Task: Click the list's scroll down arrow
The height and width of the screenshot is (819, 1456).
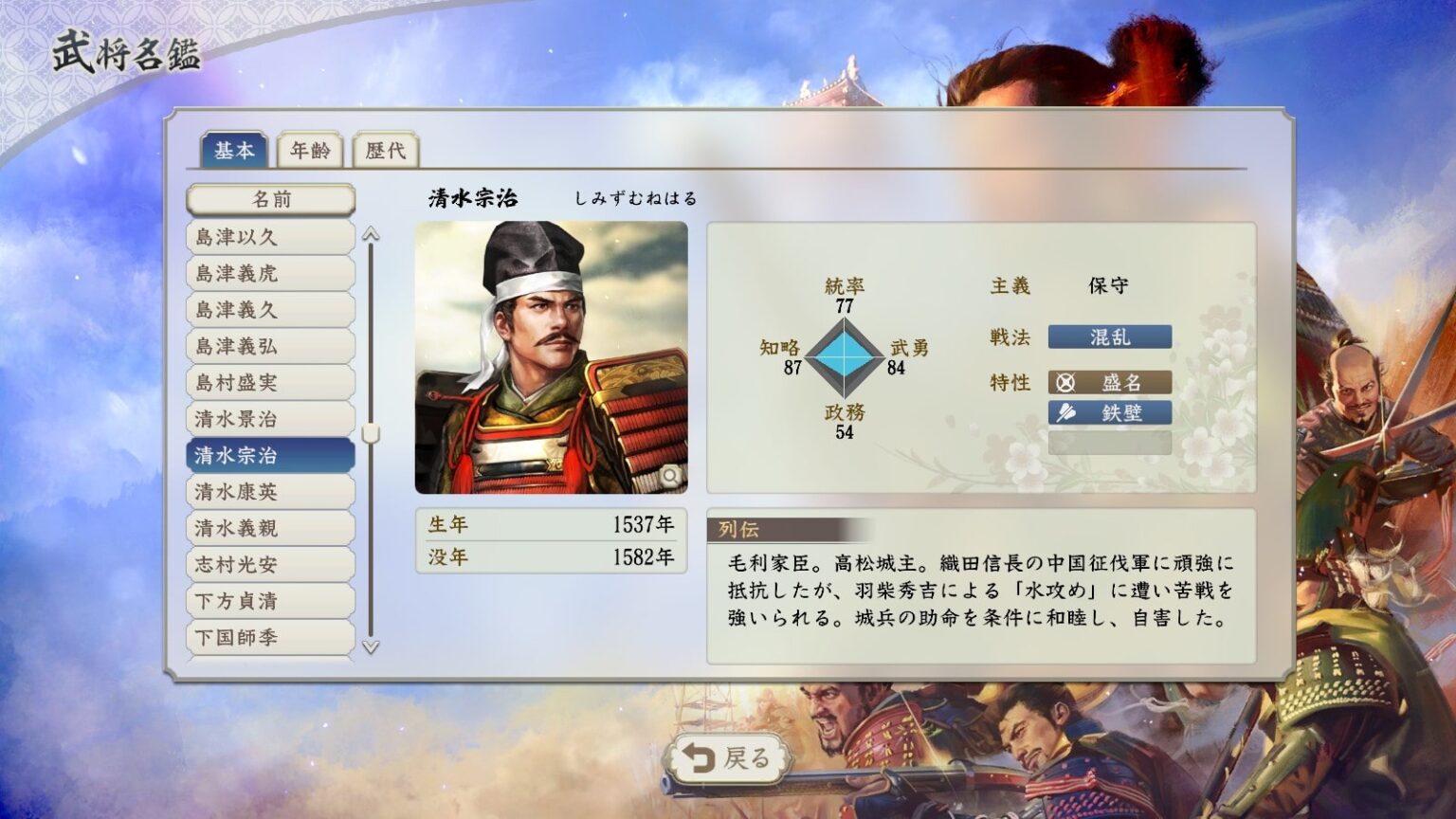Action: (371, 647)
